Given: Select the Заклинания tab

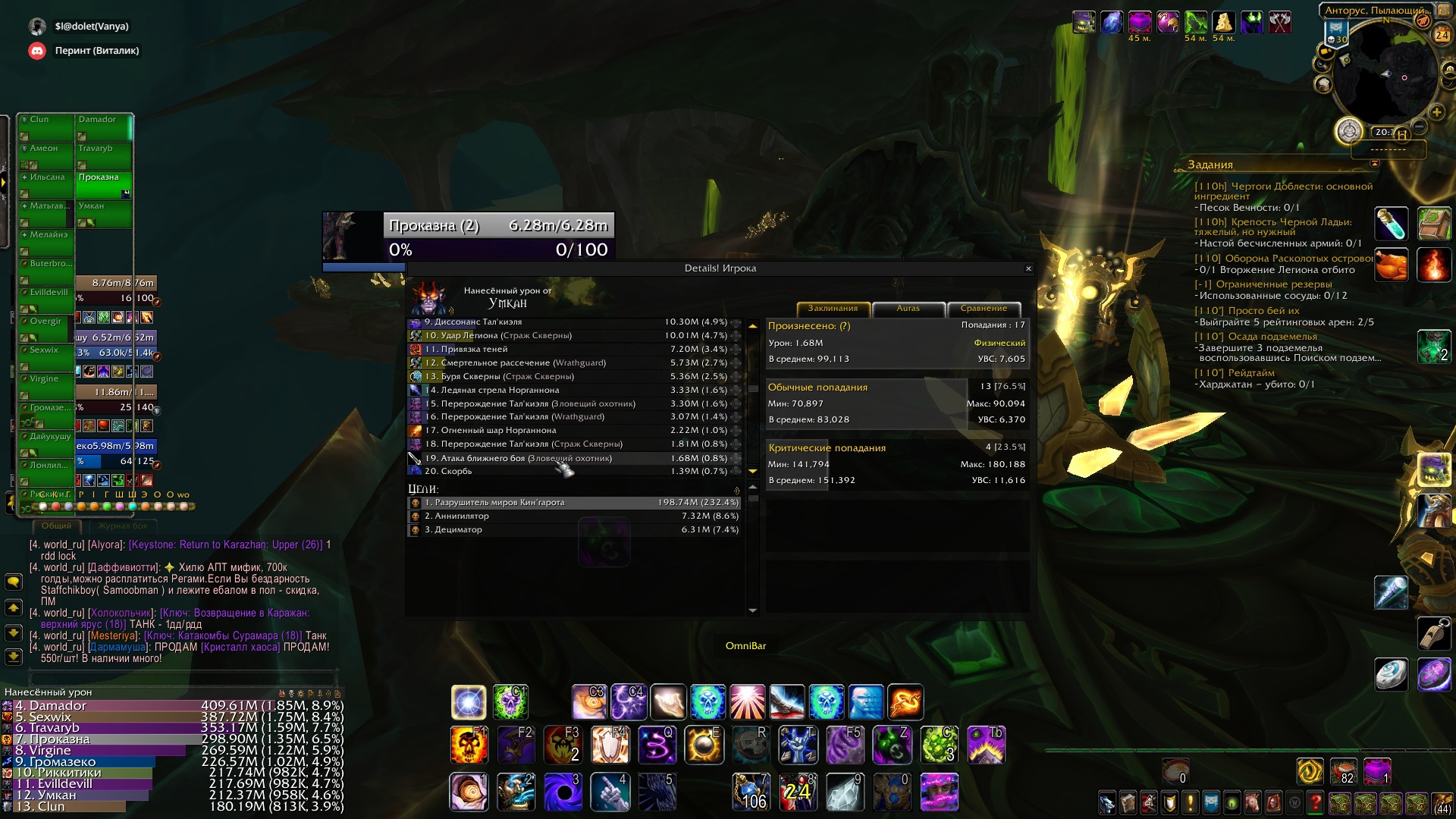Looking at the screenshot, I should (833, 309).
